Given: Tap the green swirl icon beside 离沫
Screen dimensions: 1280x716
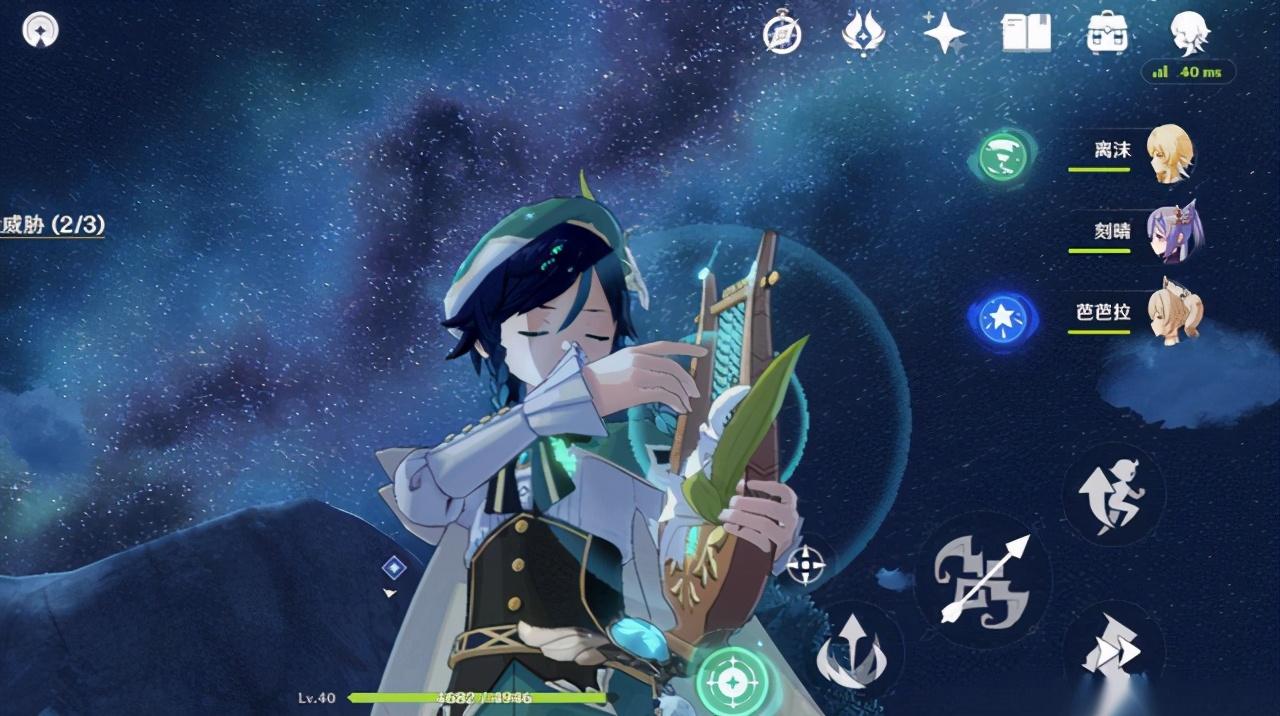Looking at the screenshot, I should pos(1003,156).
